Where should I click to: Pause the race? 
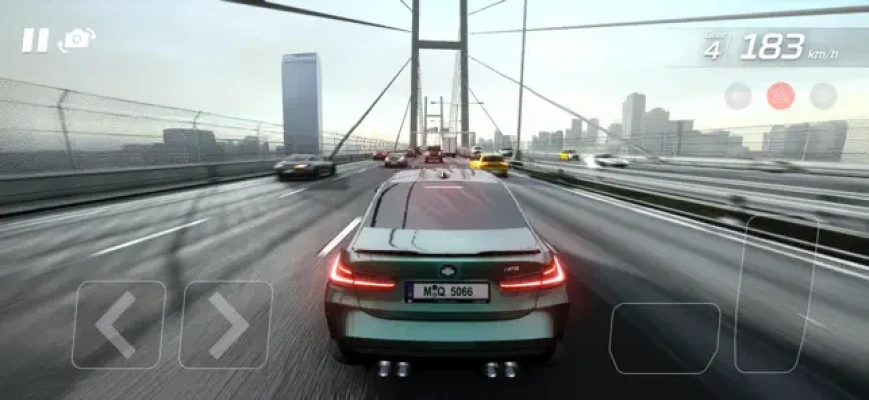pyautogui.click(x=35, y=40)
